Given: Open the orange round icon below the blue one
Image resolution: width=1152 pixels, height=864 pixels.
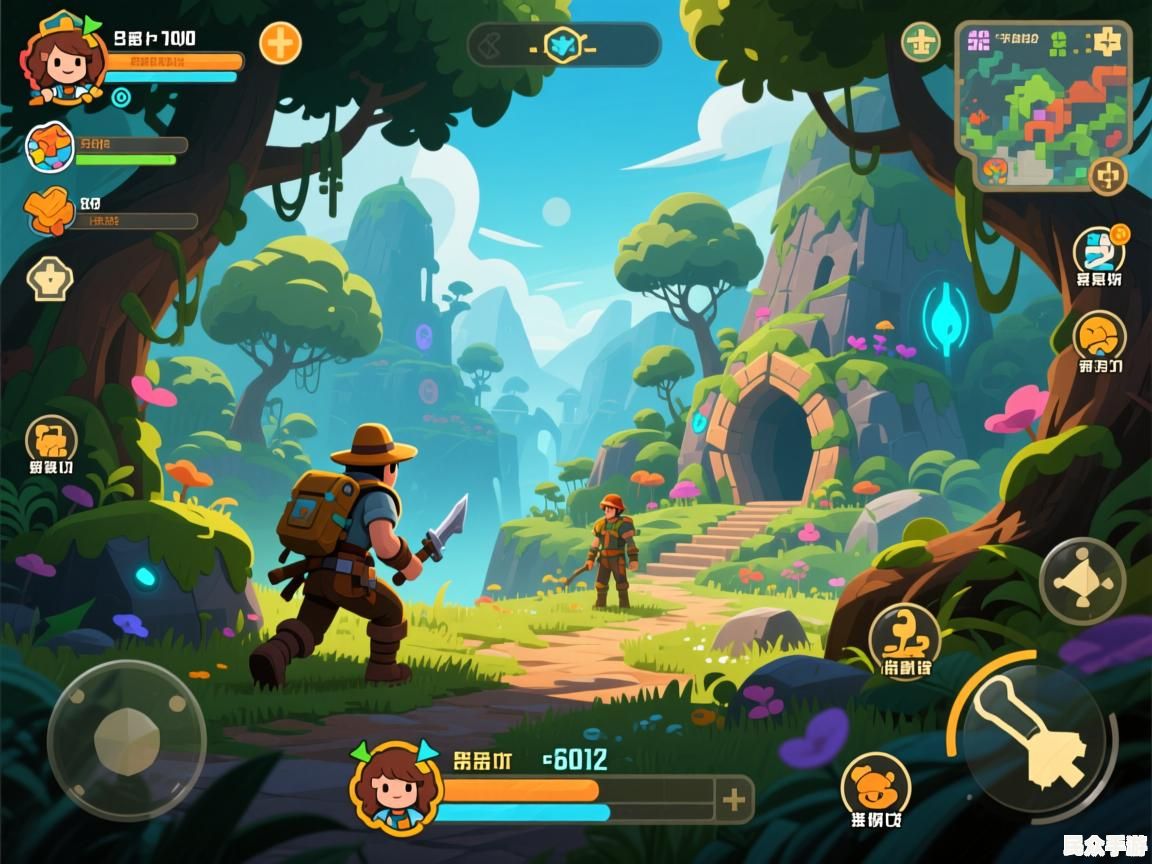Looking at the screenshot, I should 1099,336.
